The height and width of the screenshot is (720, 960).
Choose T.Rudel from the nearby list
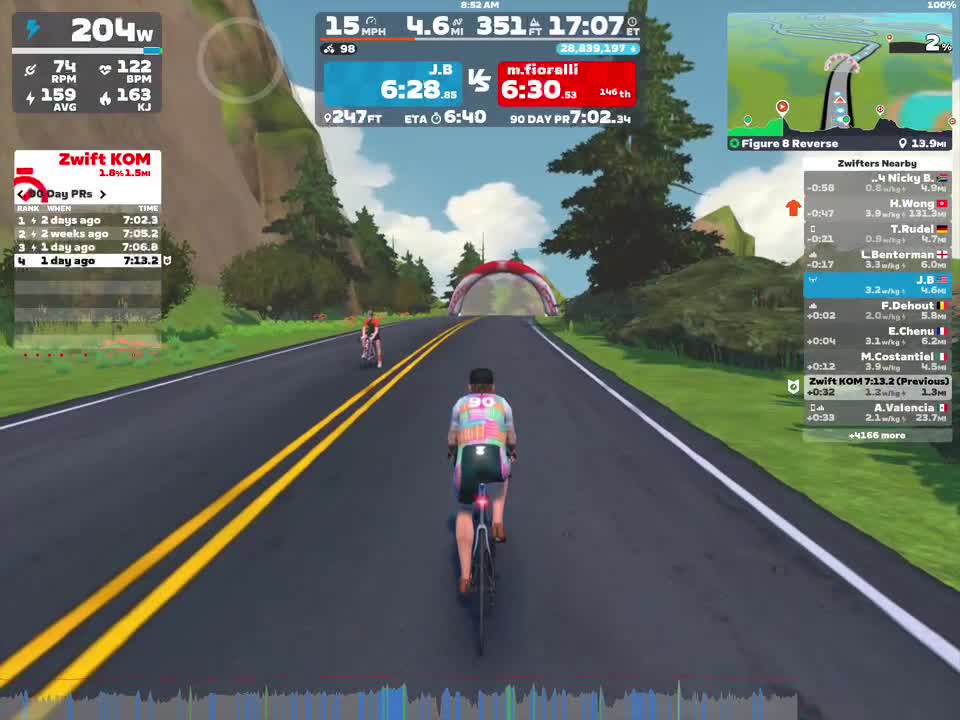877,234
